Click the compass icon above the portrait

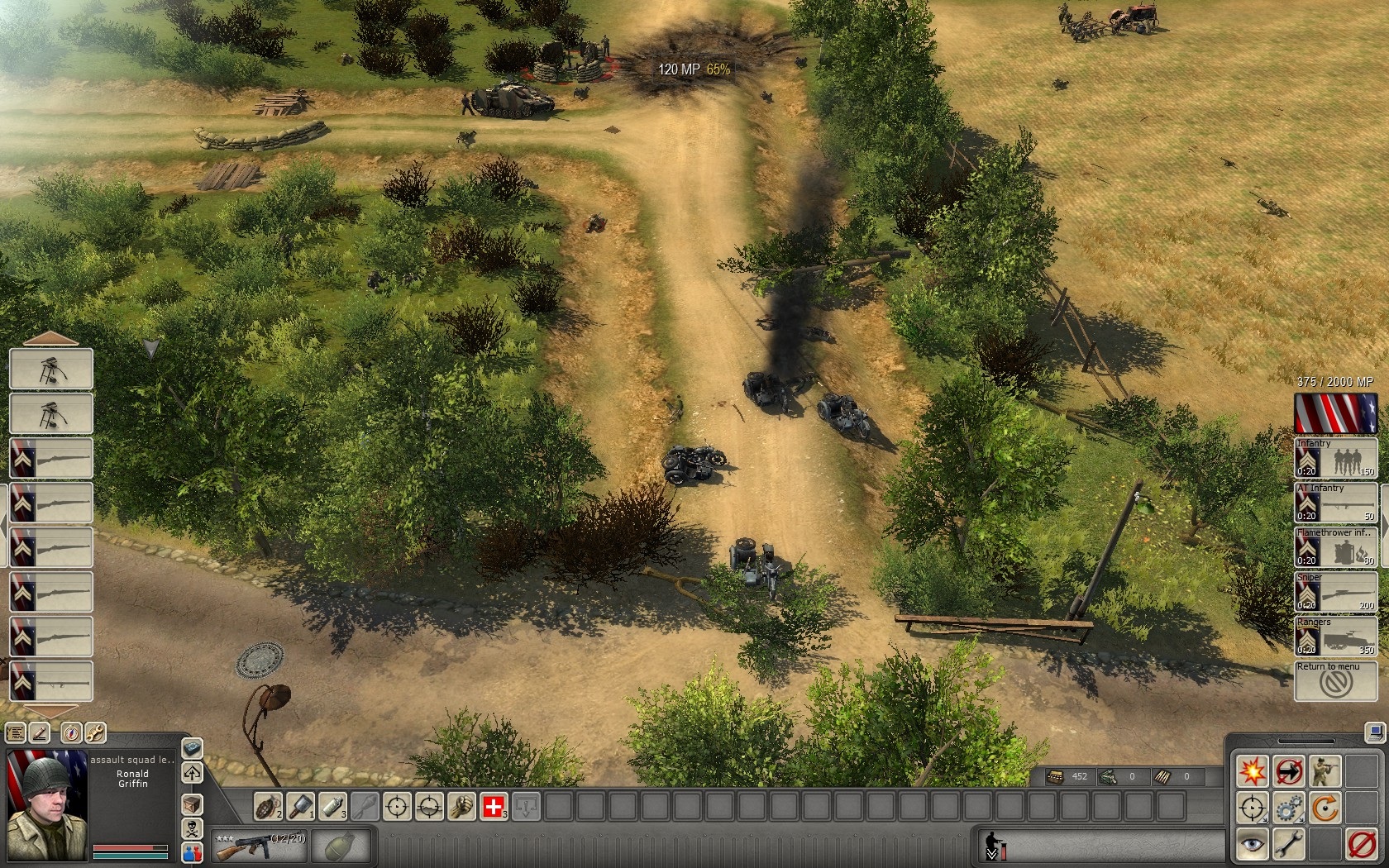pyautogui.click(x=71, y=732)
